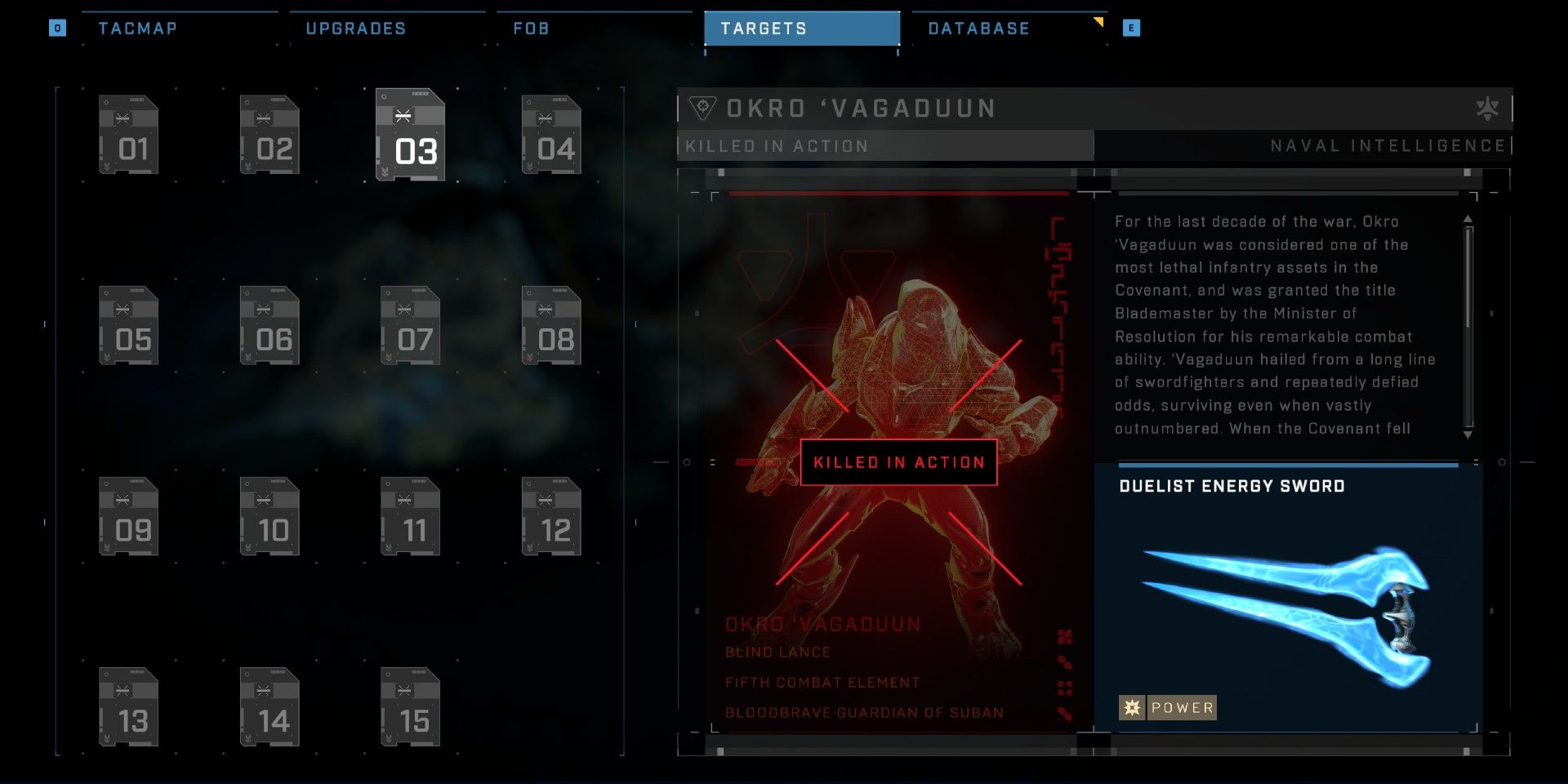Select target file 01

point(128,135)
